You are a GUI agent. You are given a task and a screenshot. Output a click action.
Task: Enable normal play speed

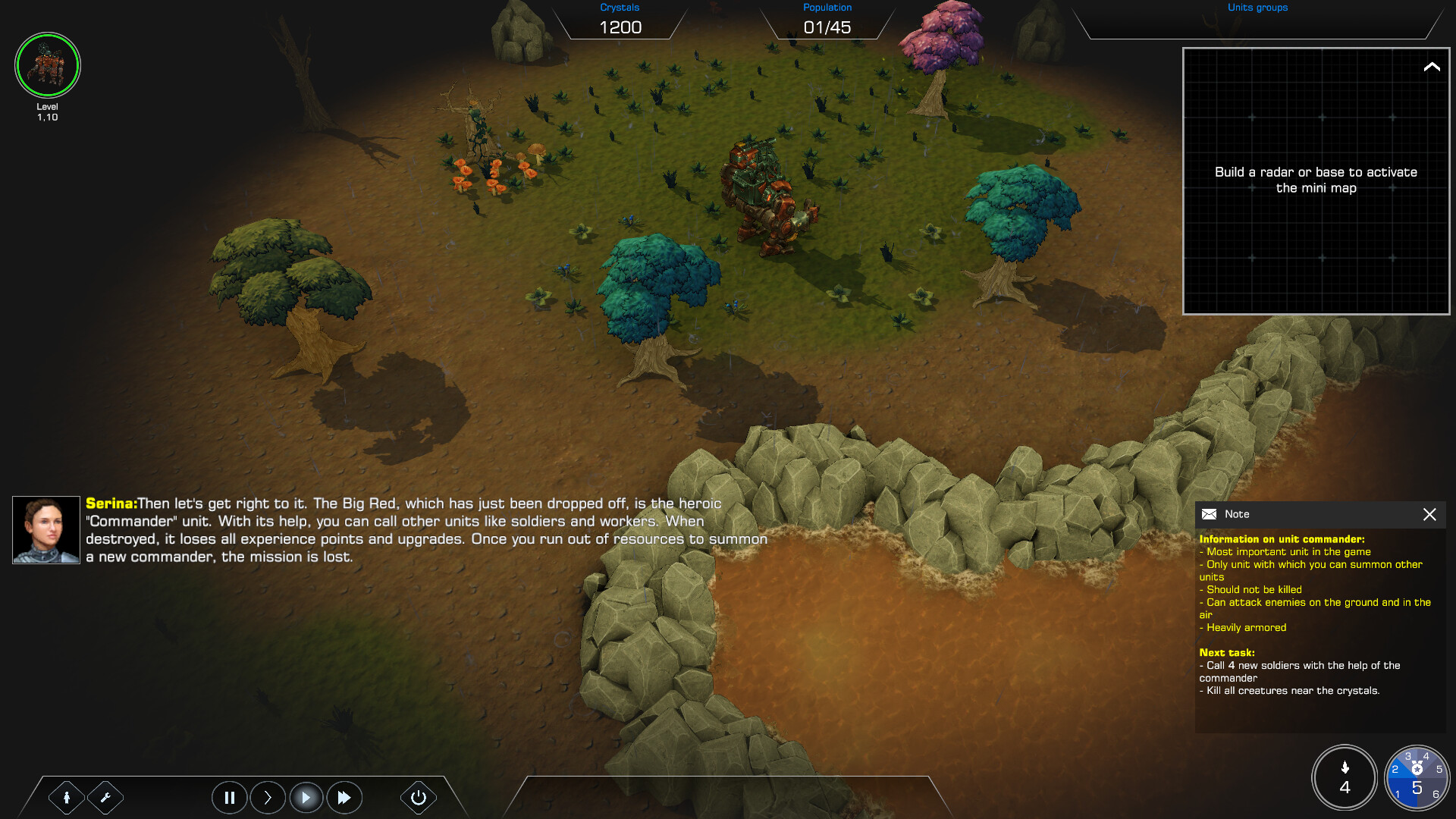(x=306, y=798)
